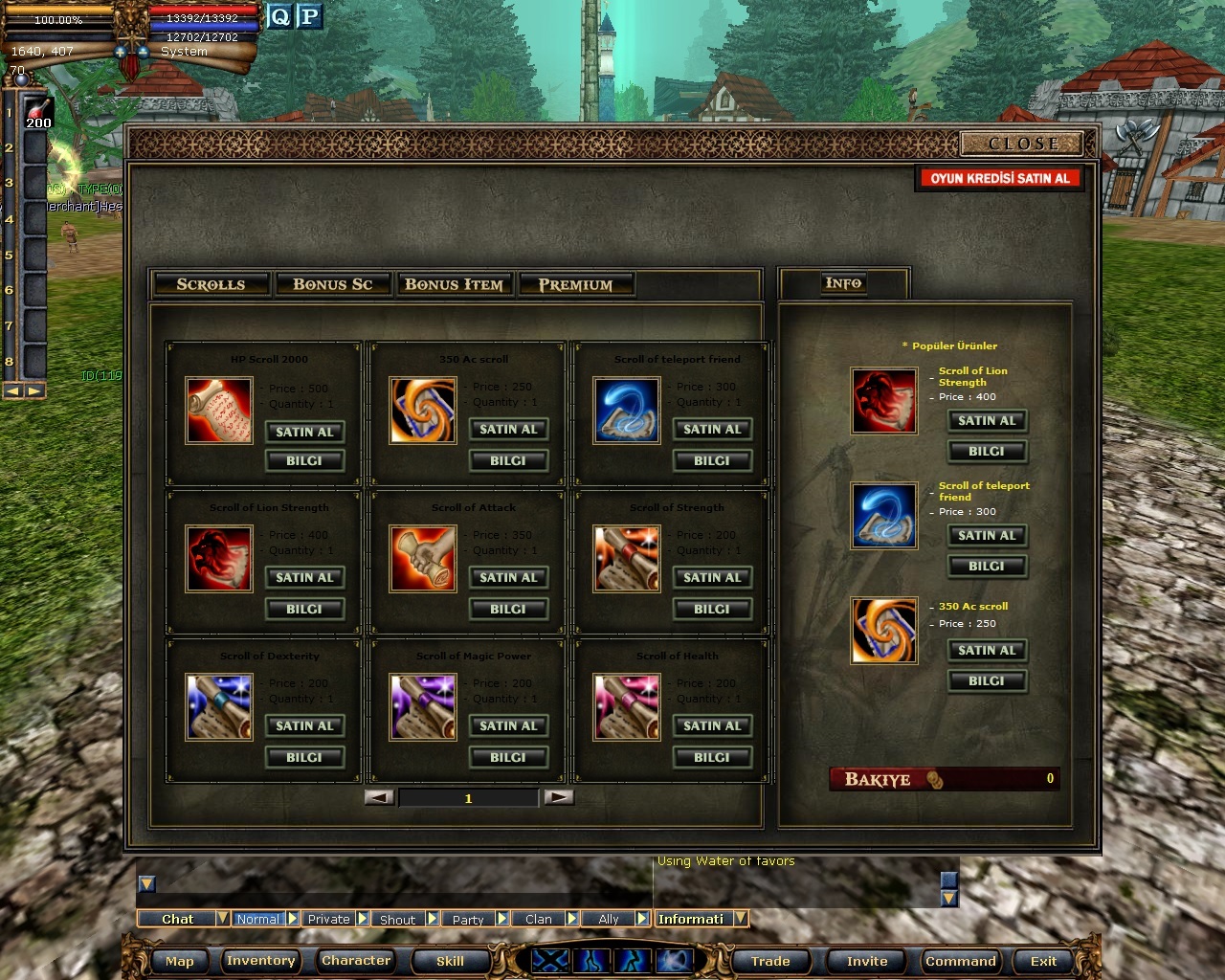Image resolution: width=1225 pixels, height=980 pixels.
Task: Start a Trade
Action: coord(770,961)
